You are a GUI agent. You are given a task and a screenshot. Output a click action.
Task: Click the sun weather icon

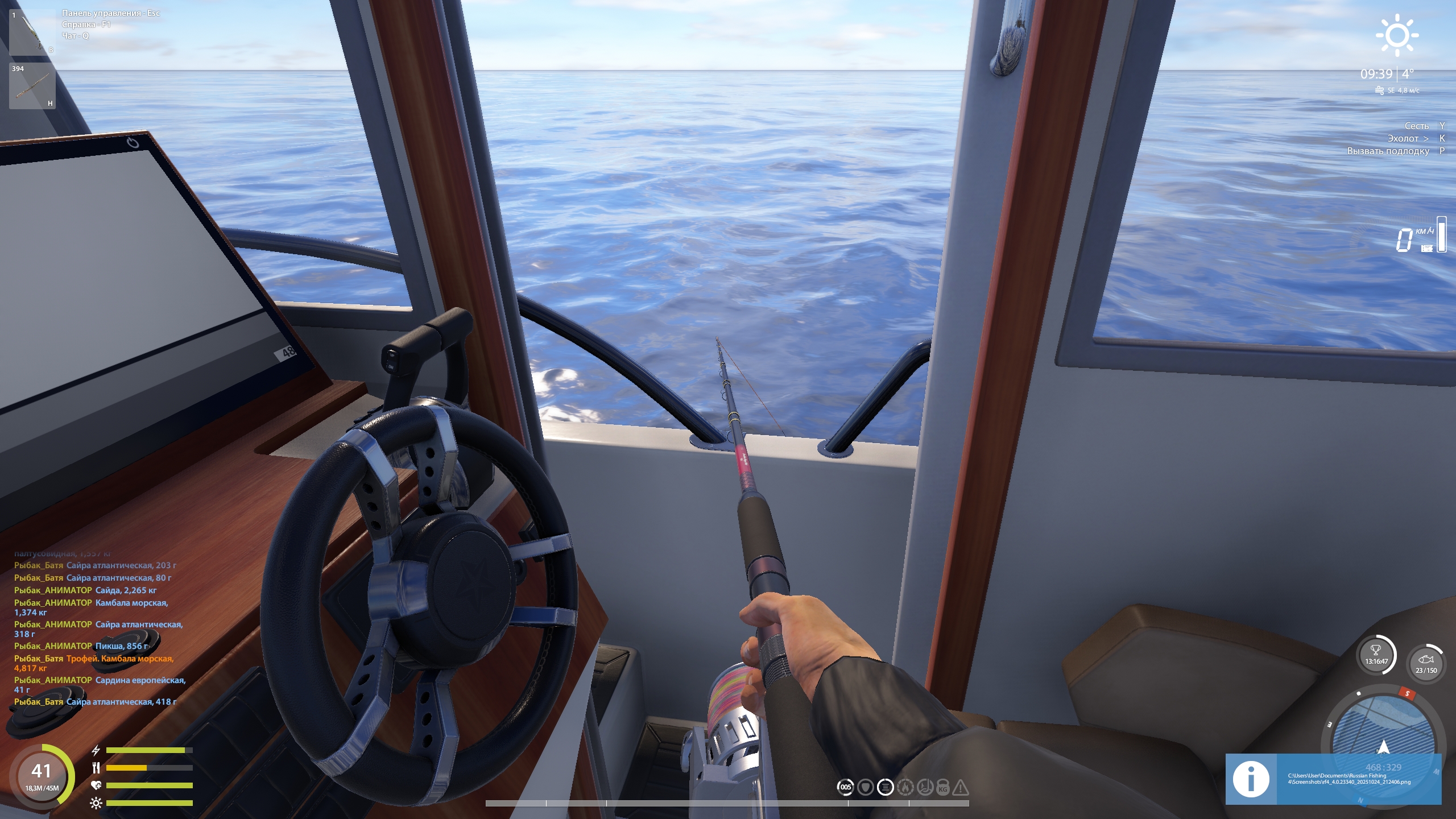tap(1397, 36)
